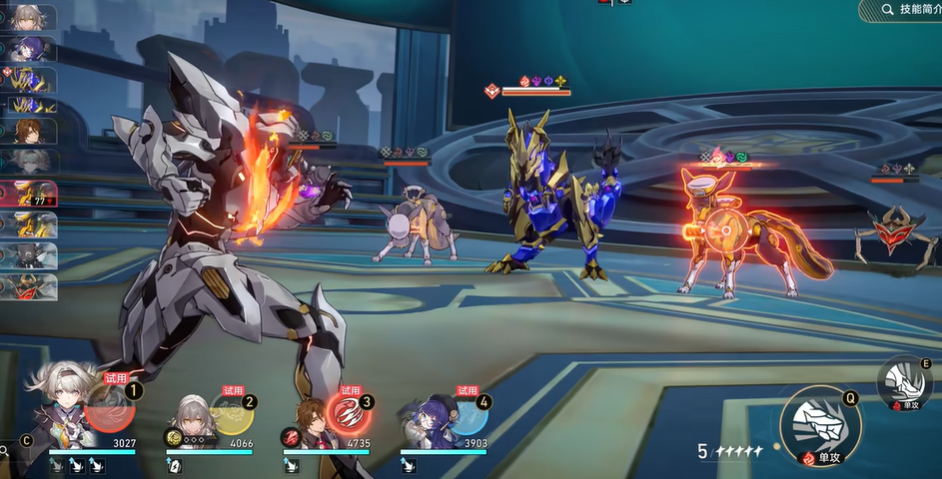Activate the slash skill in the corner
This screenshot has height=479, width=942.
(x=904, y=381)
